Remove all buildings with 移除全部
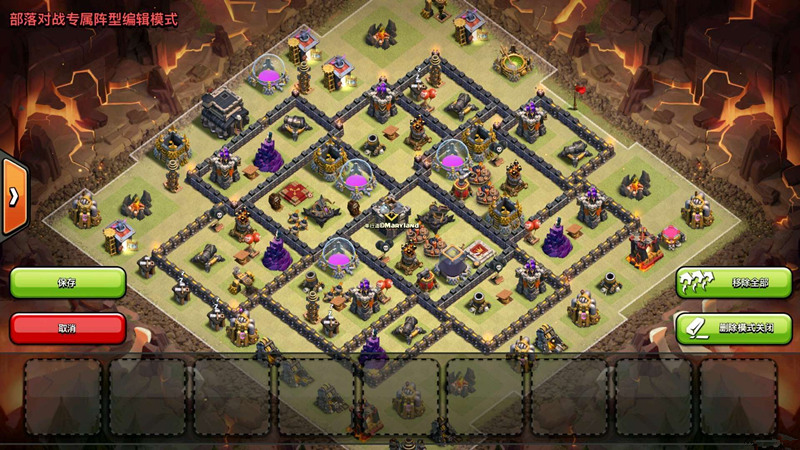 [734, 283]
